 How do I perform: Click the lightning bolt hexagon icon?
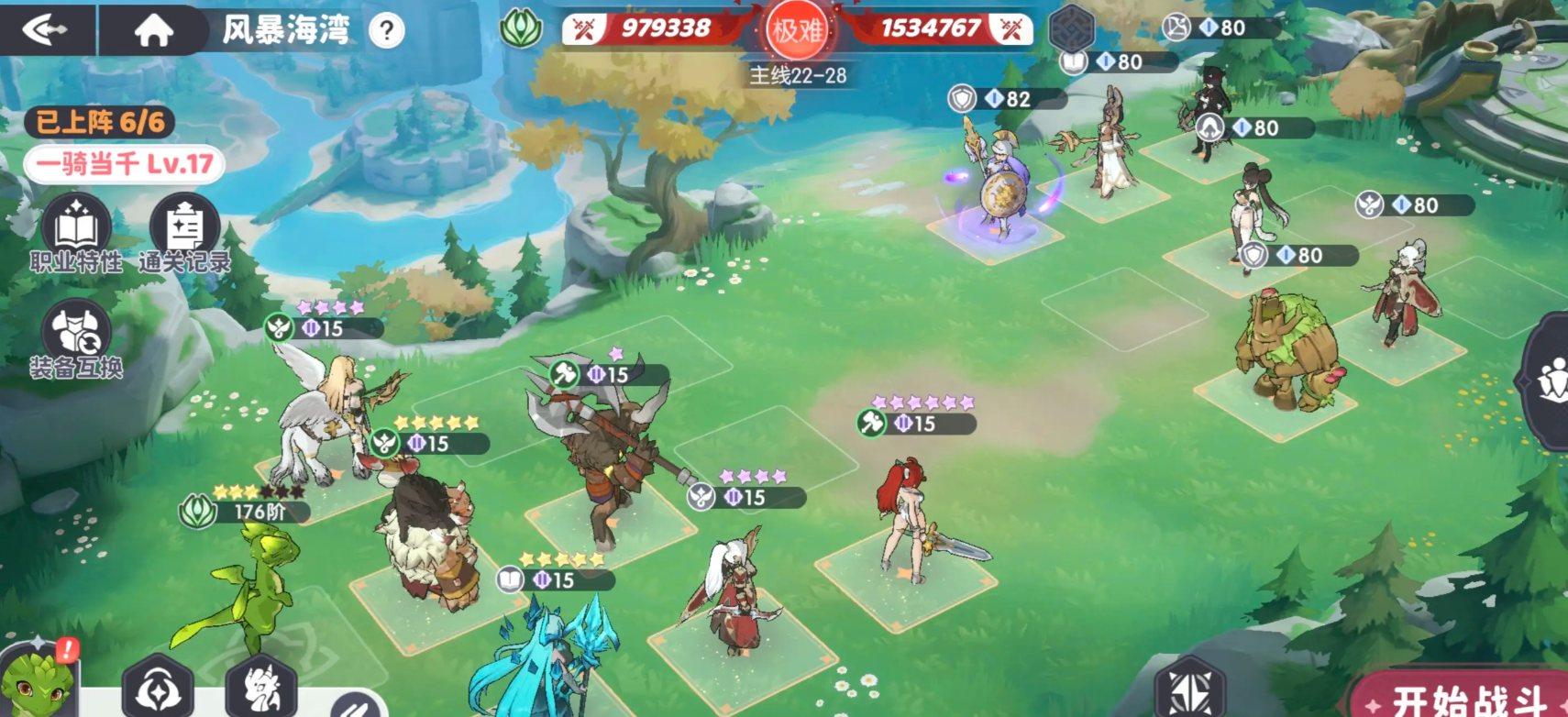point(1190,688)
